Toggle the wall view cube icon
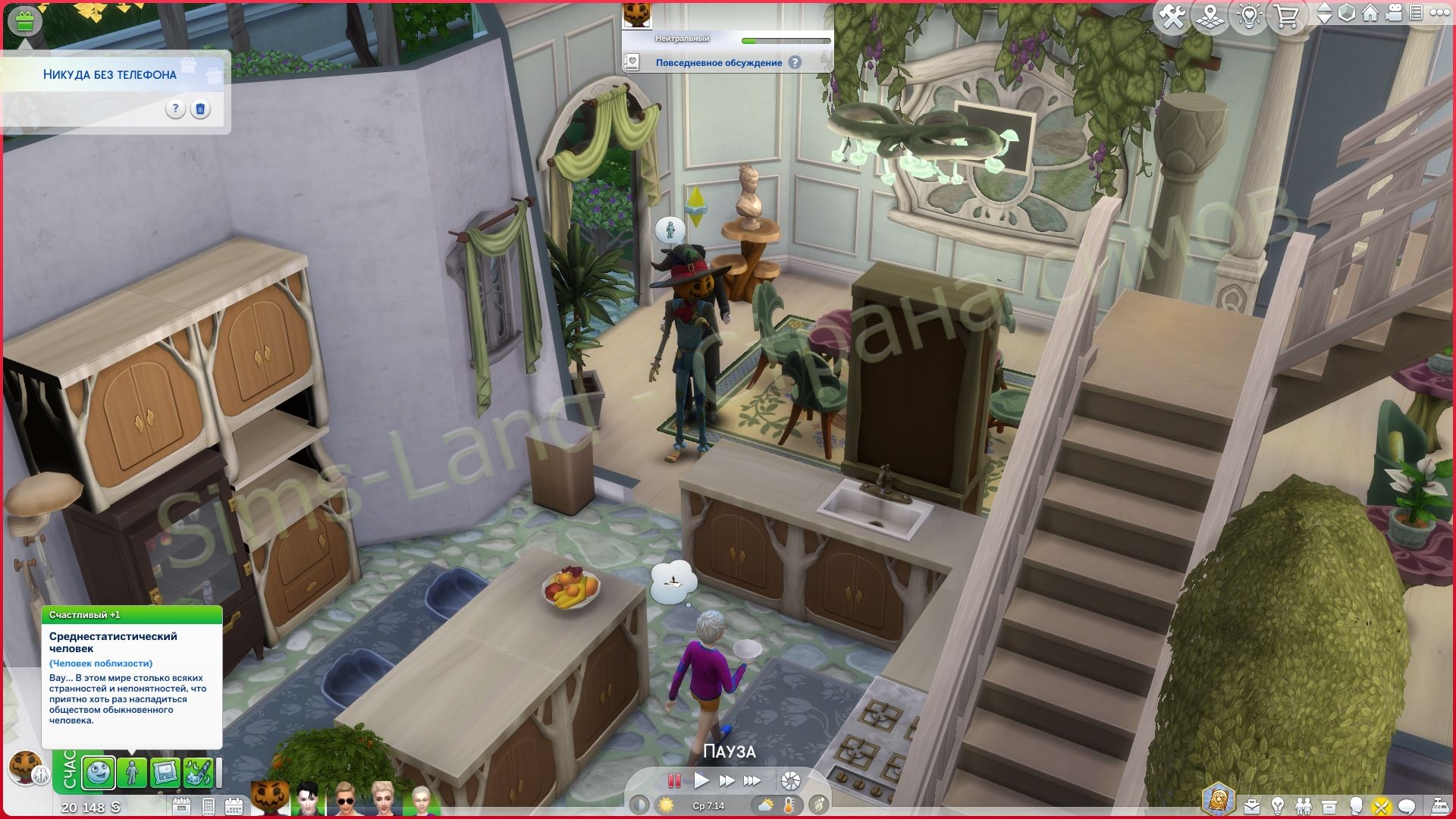Screen dimensions: 1456x819 coord(1347,14)
